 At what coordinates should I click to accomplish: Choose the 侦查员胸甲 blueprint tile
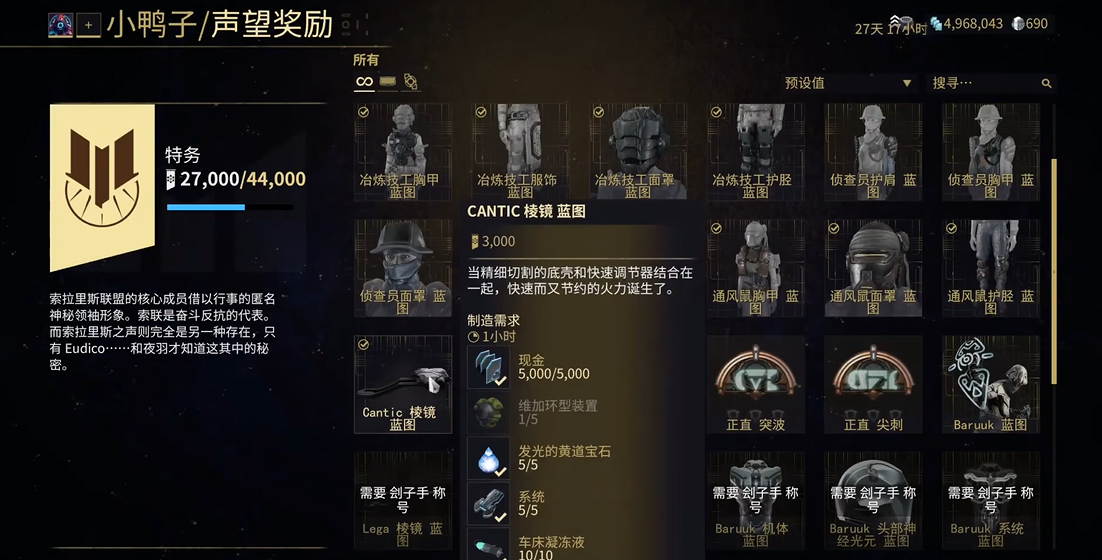(990, 150)
